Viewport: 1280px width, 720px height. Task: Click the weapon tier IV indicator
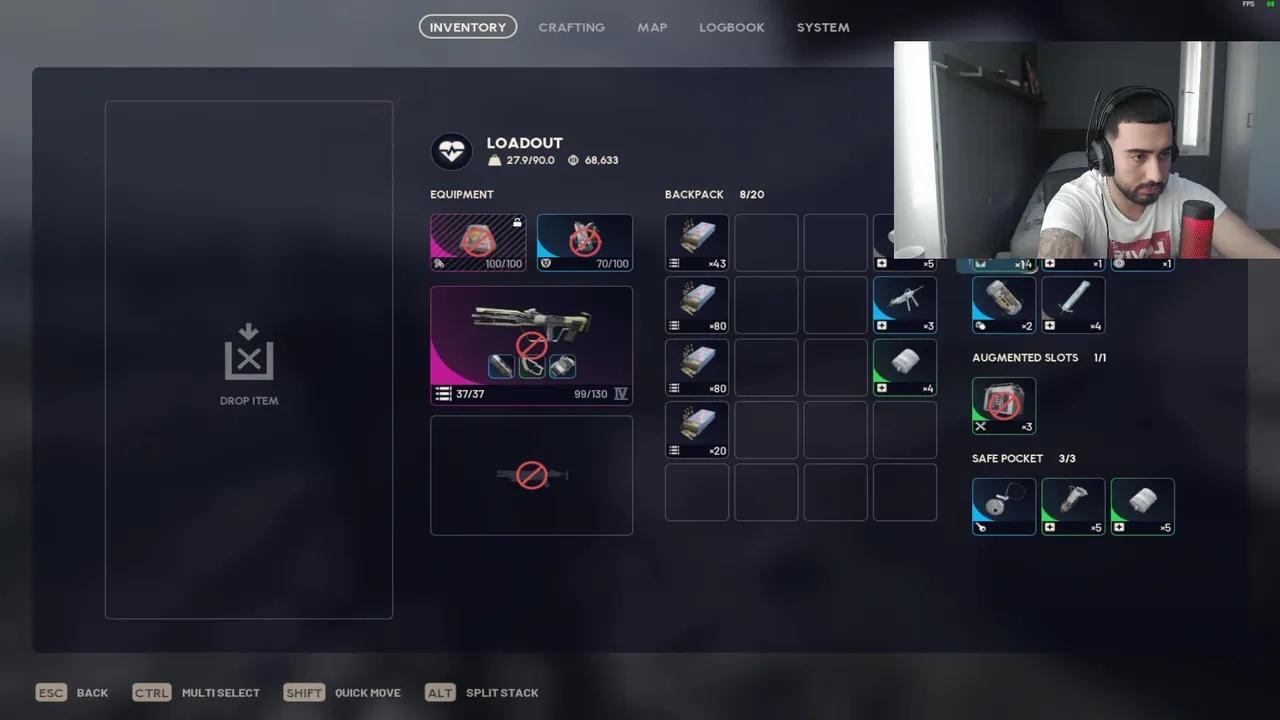[x=620, y=394]
